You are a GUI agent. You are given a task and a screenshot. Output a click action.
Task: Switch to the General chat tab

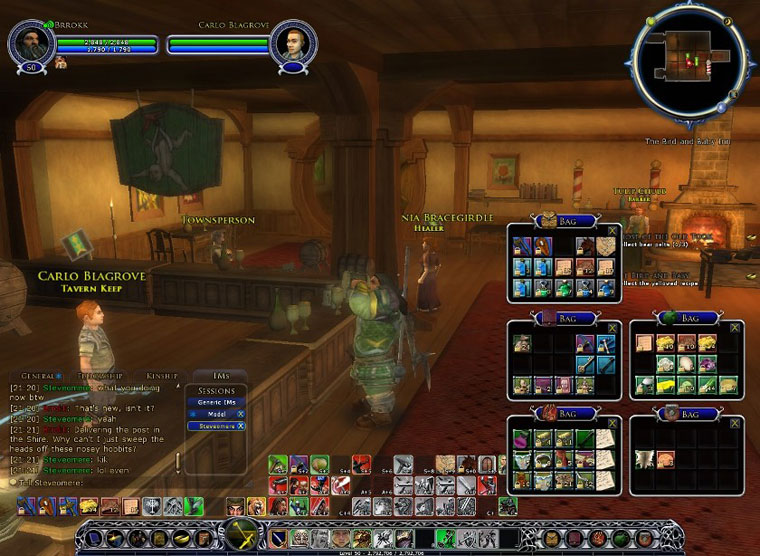pos(38,375)
